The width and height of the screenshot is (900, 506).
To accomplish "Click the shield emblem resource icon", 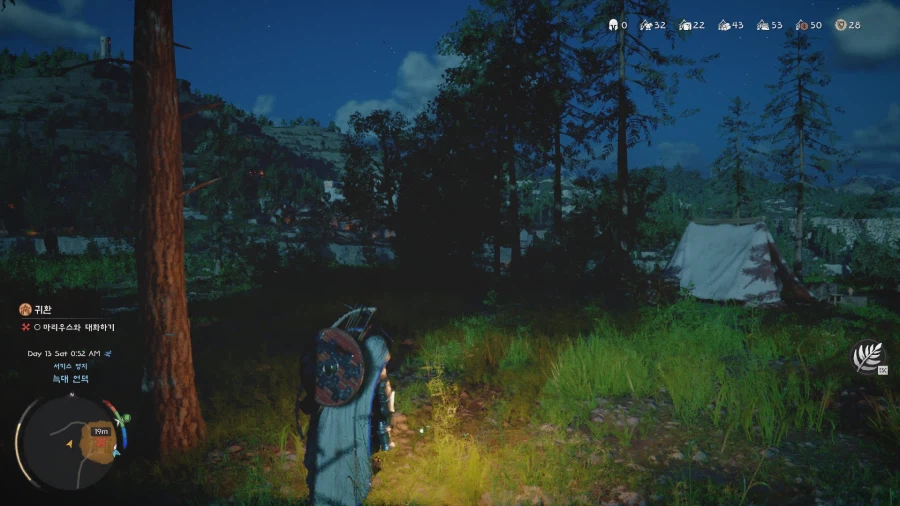I will [839, 25].
